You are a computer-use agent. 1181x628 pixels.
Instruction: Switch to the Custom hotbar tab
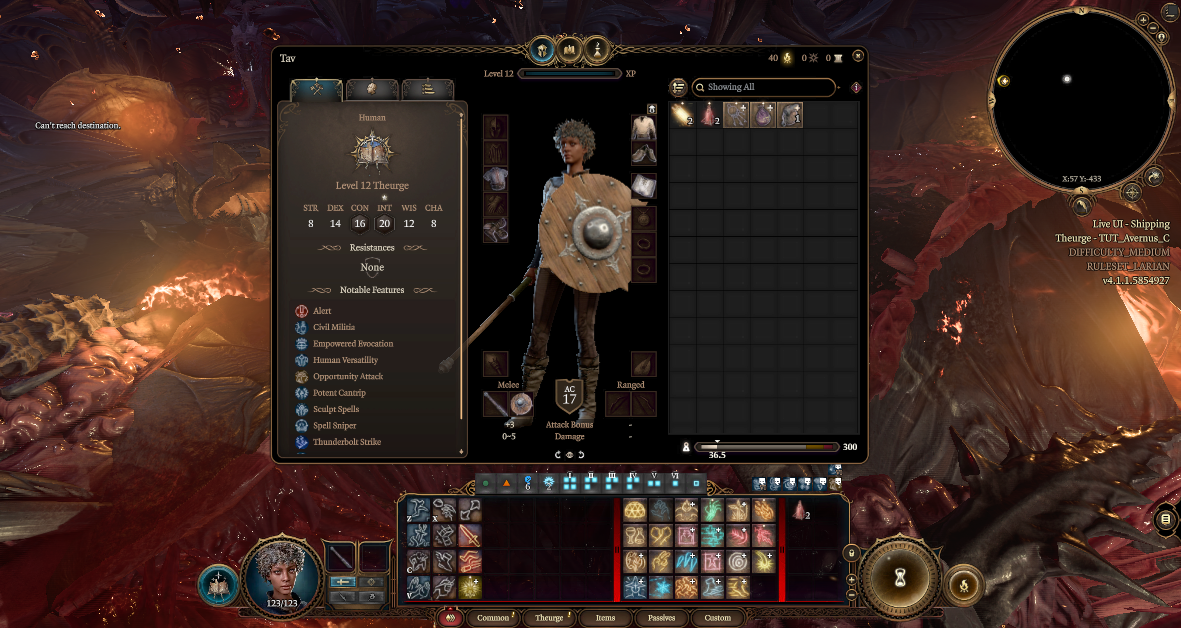[x=717, y=618]
